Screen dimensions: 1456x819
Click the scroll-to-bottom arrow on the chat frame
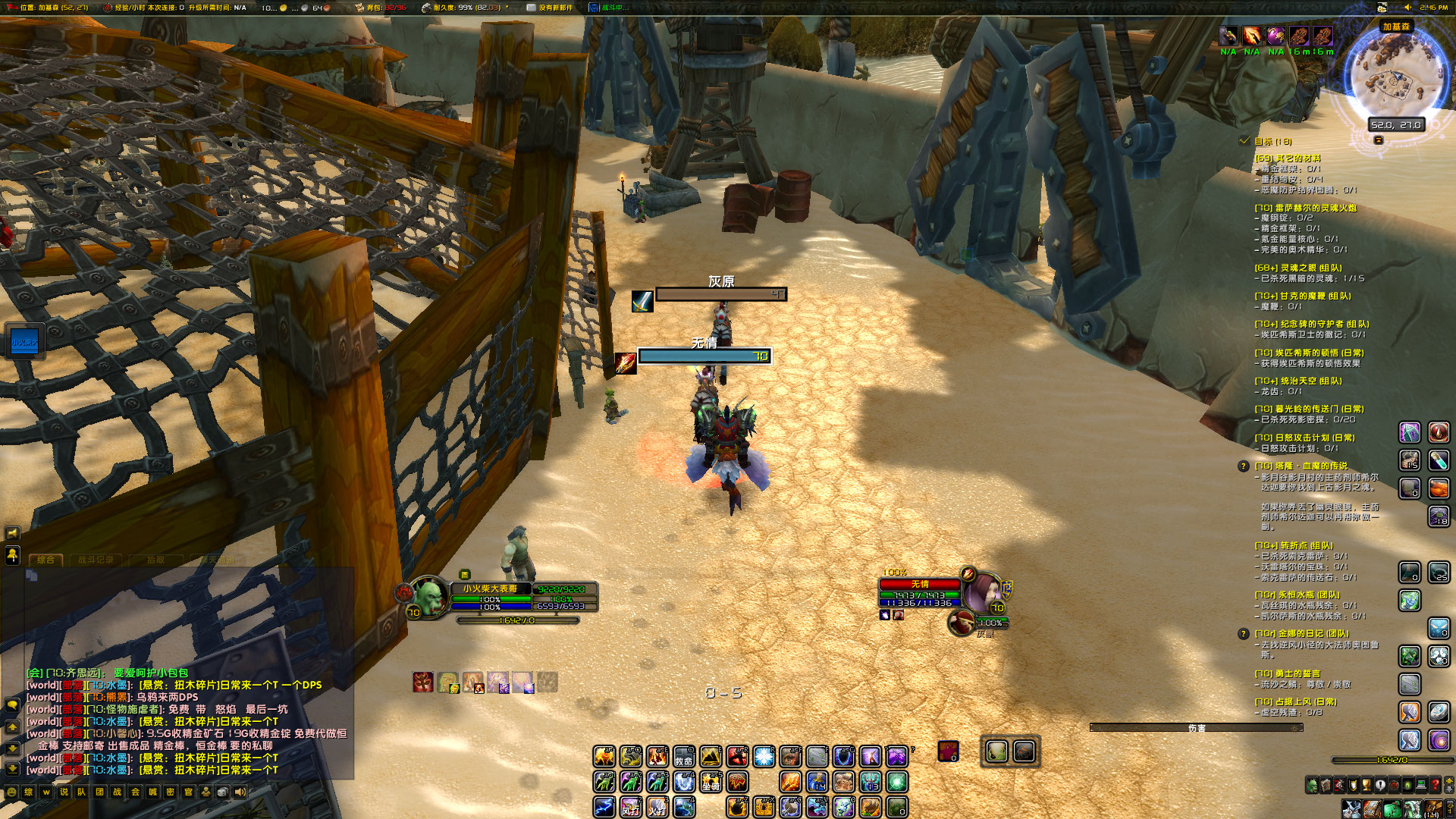tap(12, 768)
